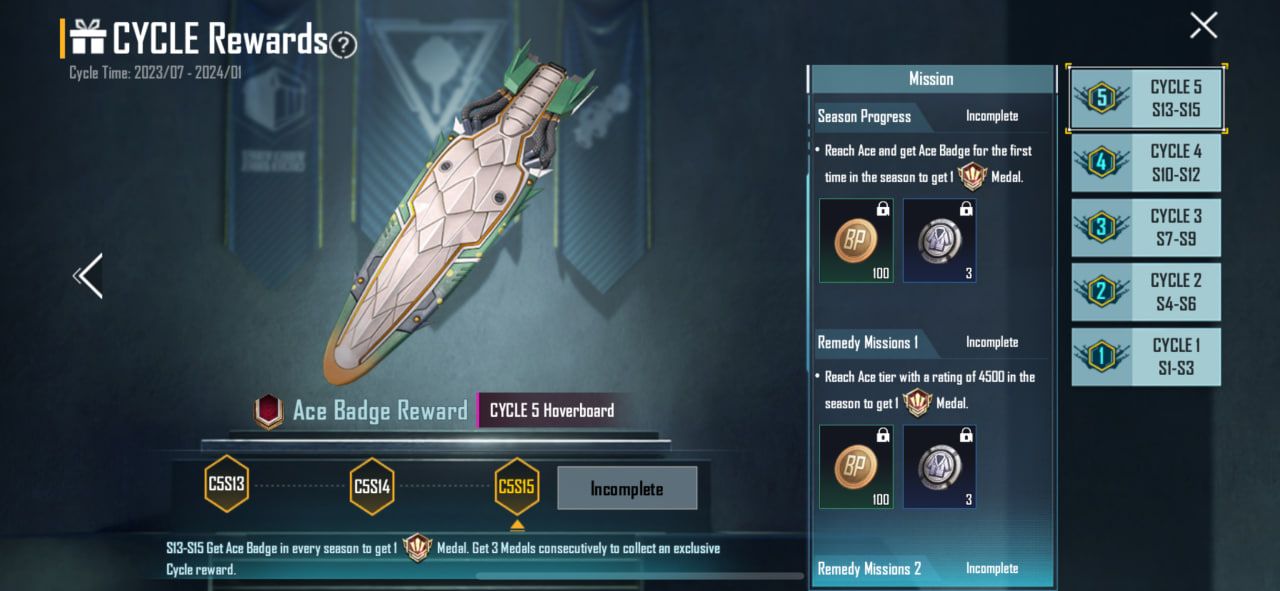Select the C5S14 season hexagon
1280x591 pixels.
point(372,487)
